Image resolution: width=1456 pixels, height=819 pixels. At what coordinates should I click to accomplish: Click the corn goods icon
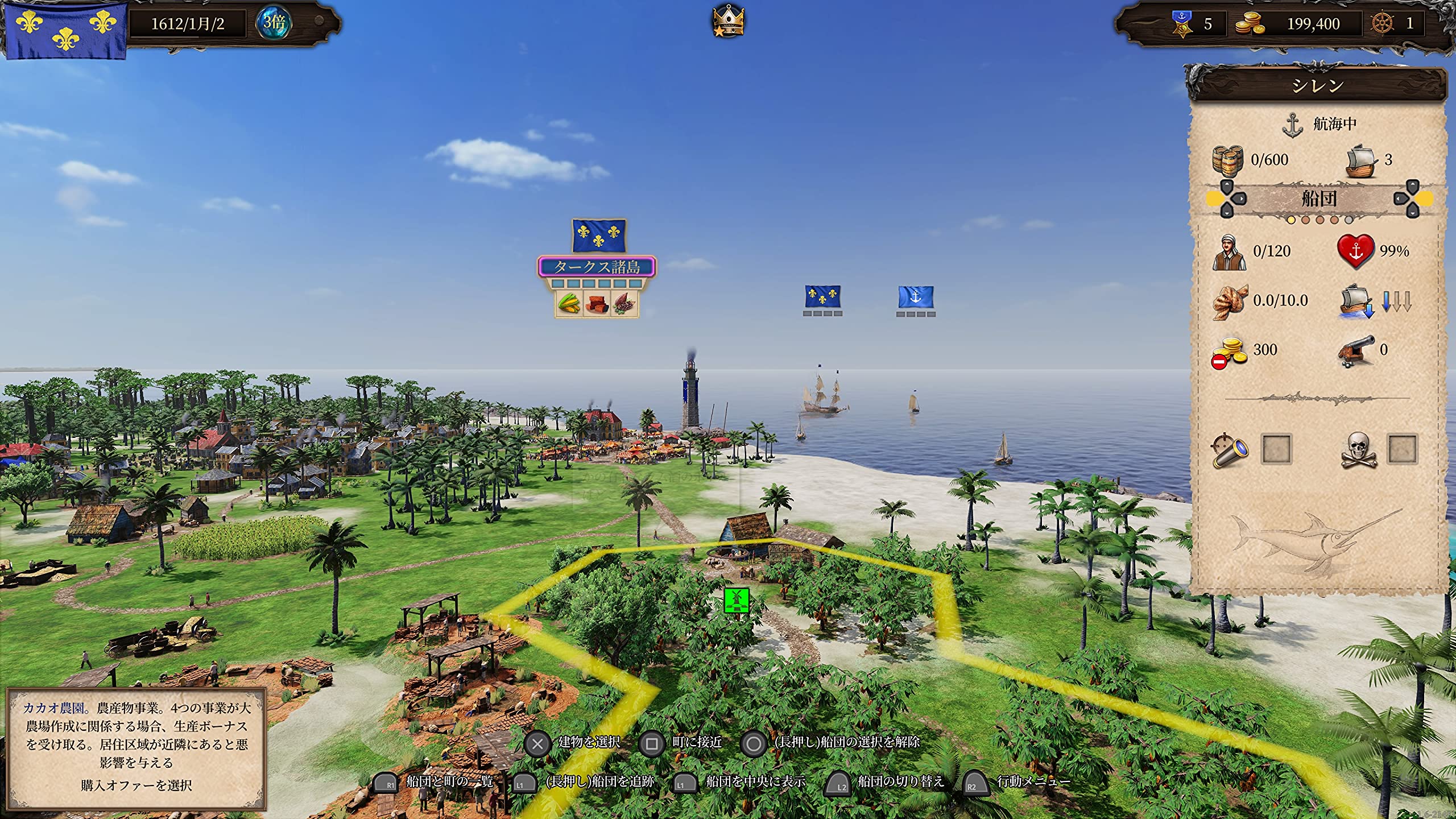point(569,303)
